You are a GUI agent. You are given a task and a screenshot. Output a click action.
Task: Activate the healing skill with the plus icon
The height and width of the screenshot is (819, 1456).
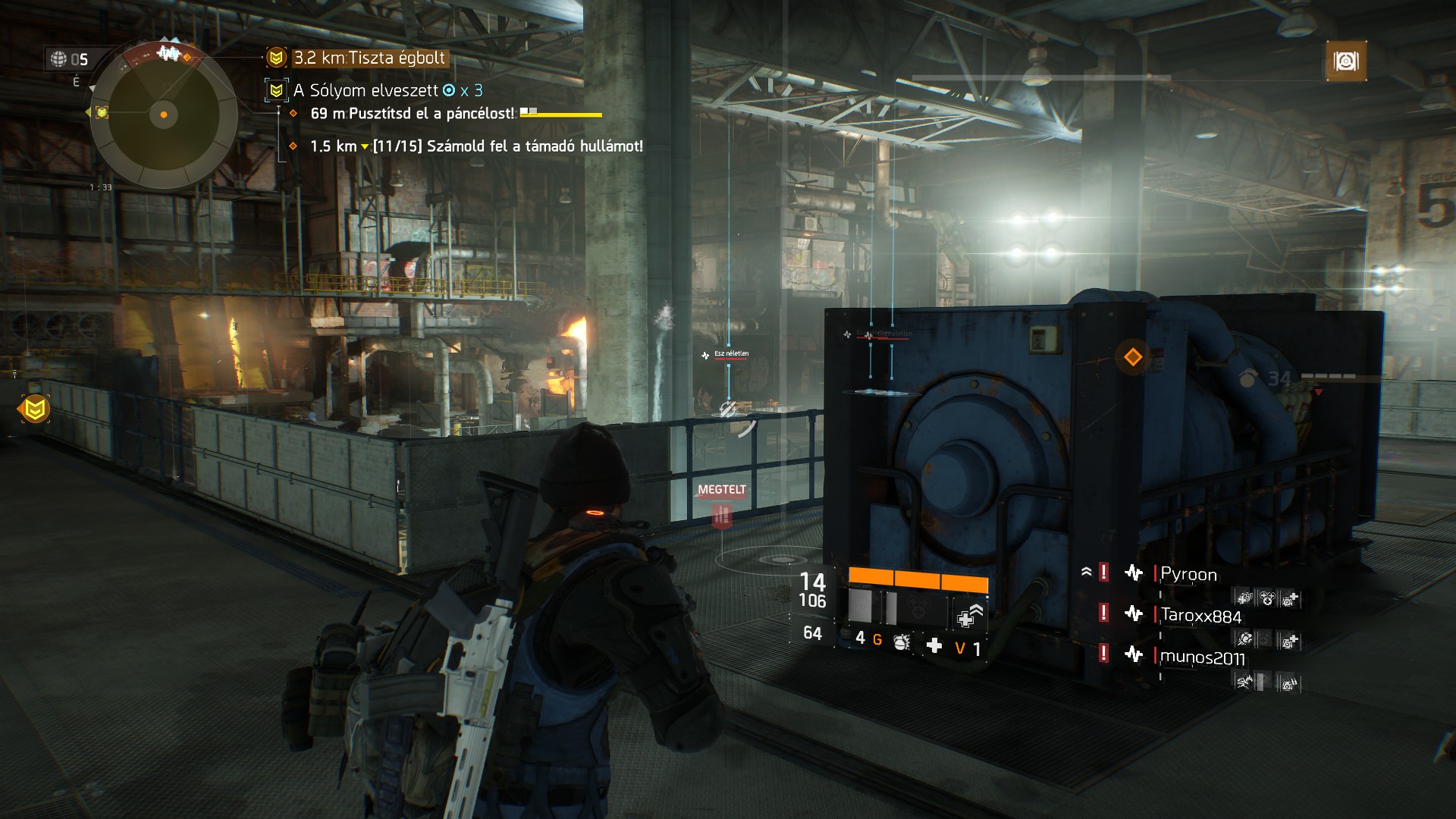[x=969, y=616]
